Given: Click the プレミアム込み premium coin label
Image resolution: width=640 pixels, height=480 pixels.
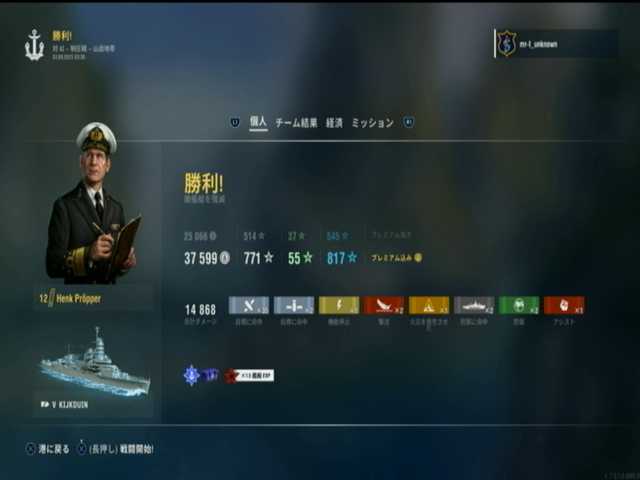Looking at the screenshot, I should (396, 258).
